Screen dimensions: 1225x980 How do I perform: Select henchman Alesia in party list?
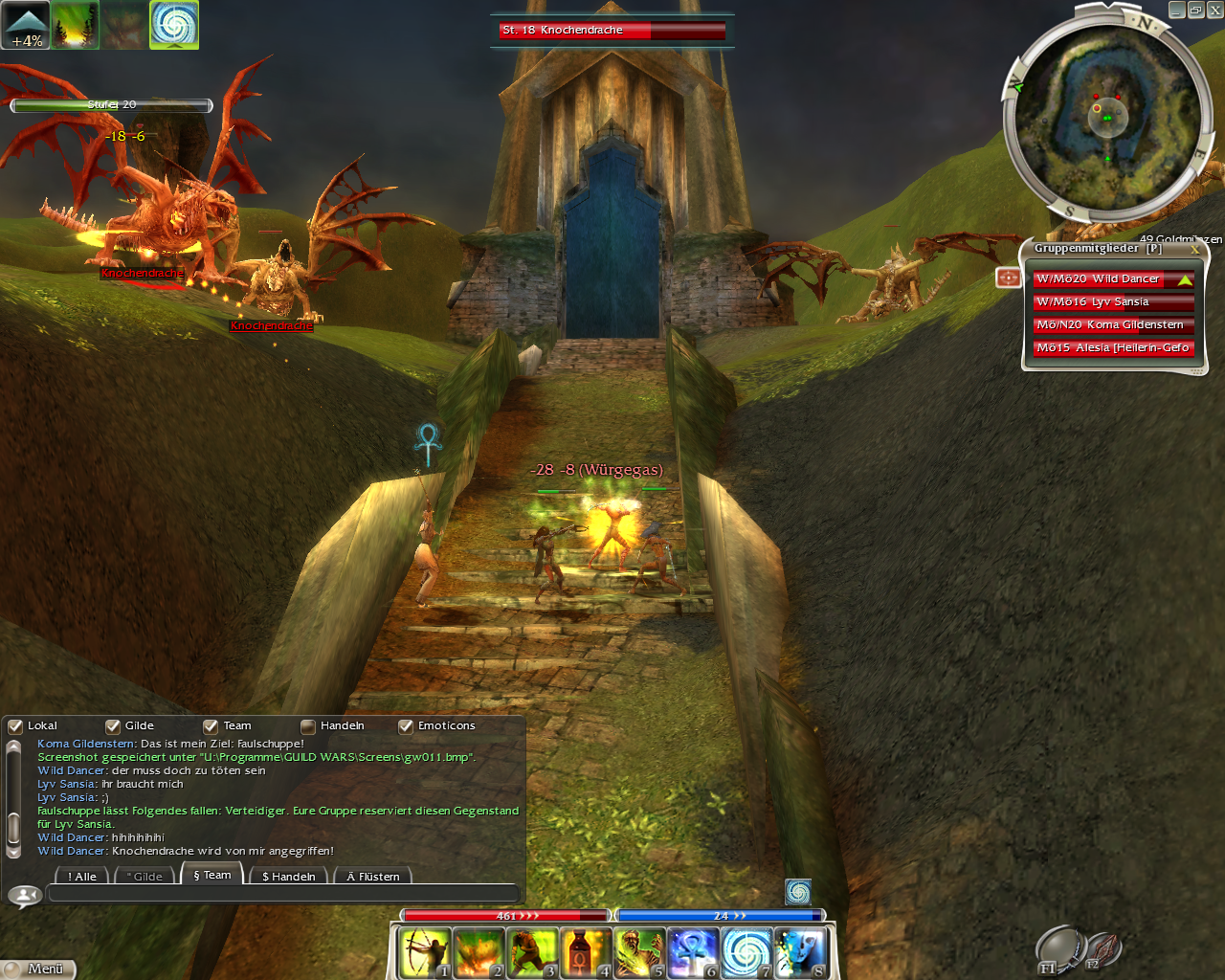tap(1112, 348)
